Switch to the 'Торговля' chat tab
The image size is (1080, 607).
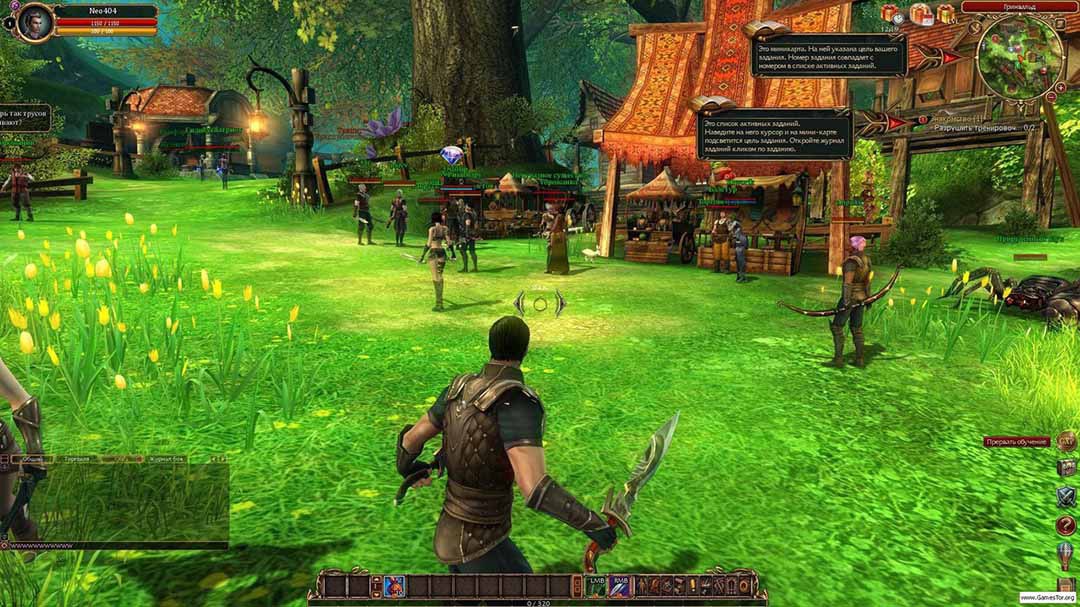click(x=77, y=458)
